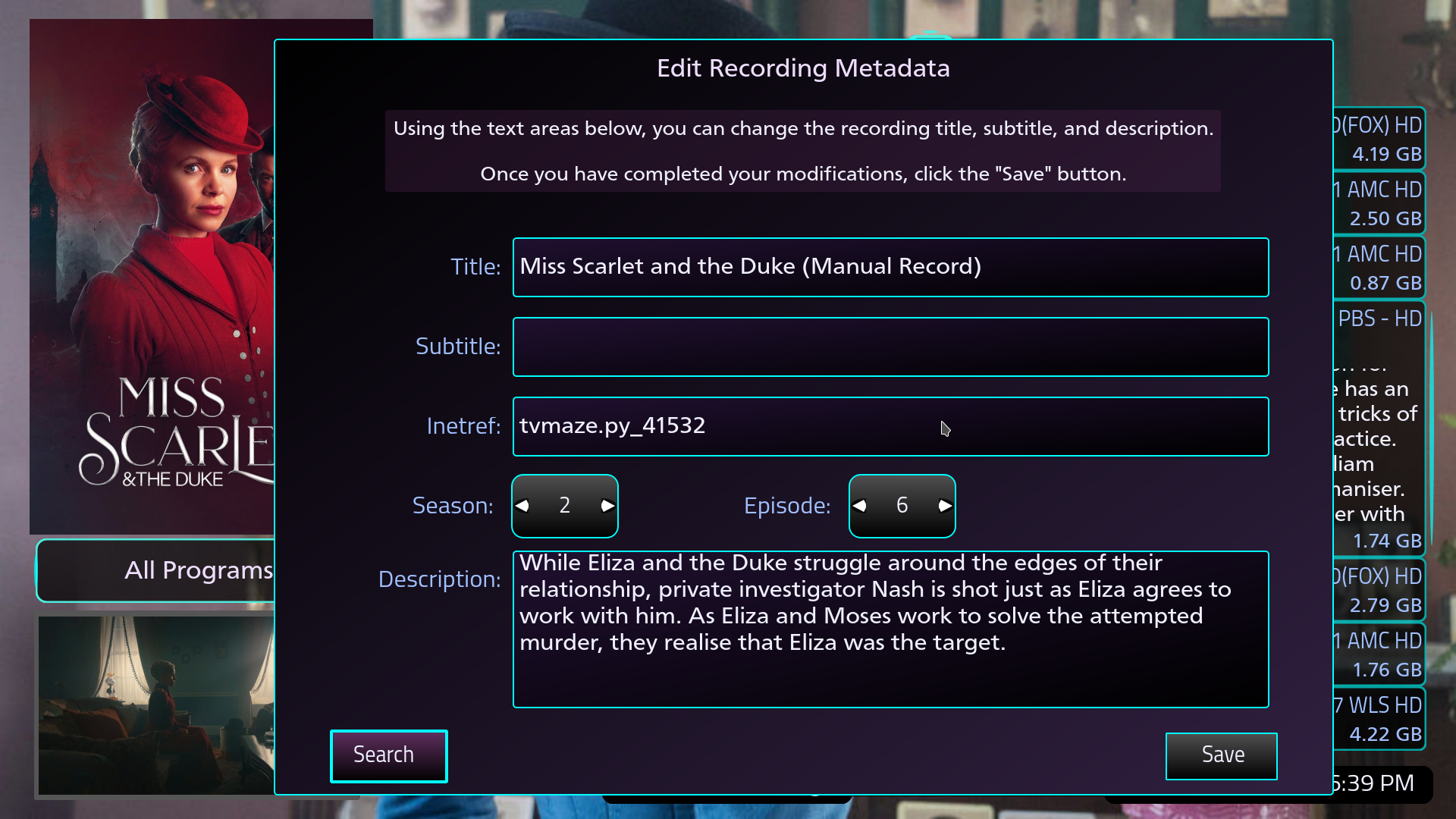Decrease the Season value to 1

coord(522,506)
